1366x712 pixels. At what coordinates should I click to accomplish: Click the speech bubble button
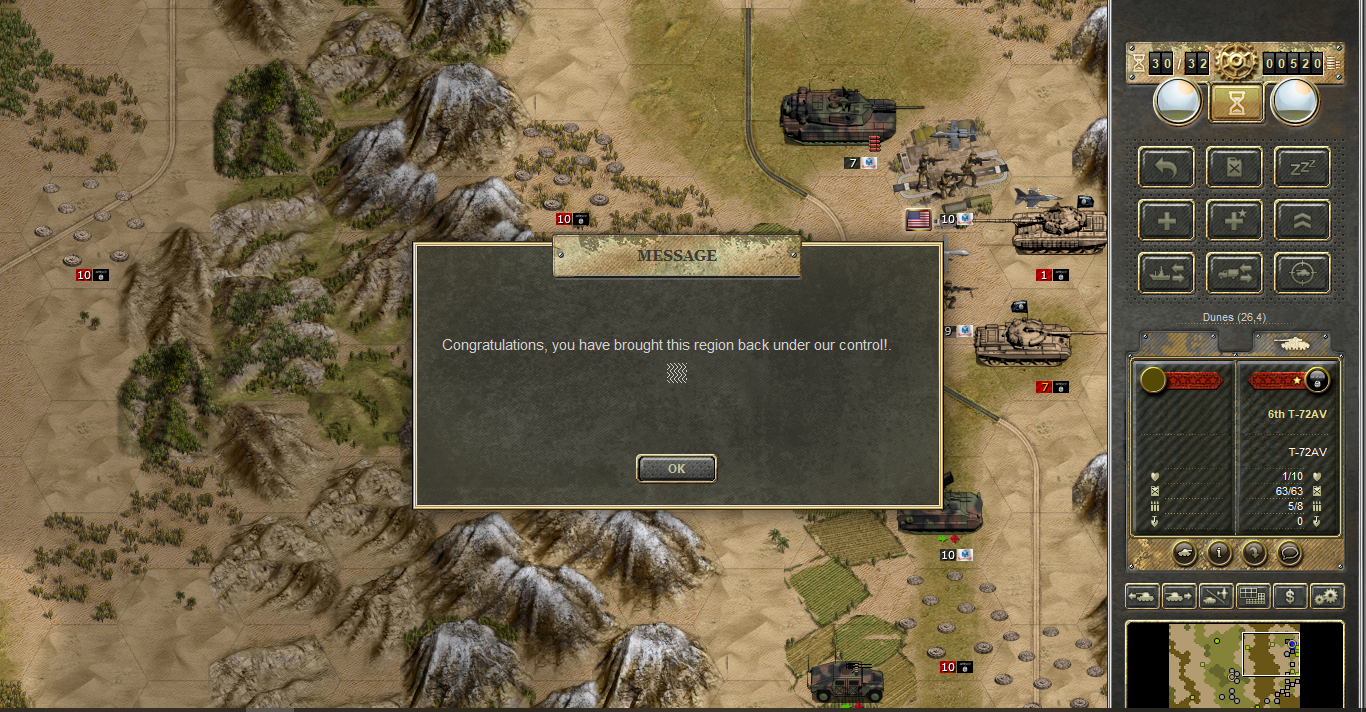pyautogui.click(x=1290, y=552)
